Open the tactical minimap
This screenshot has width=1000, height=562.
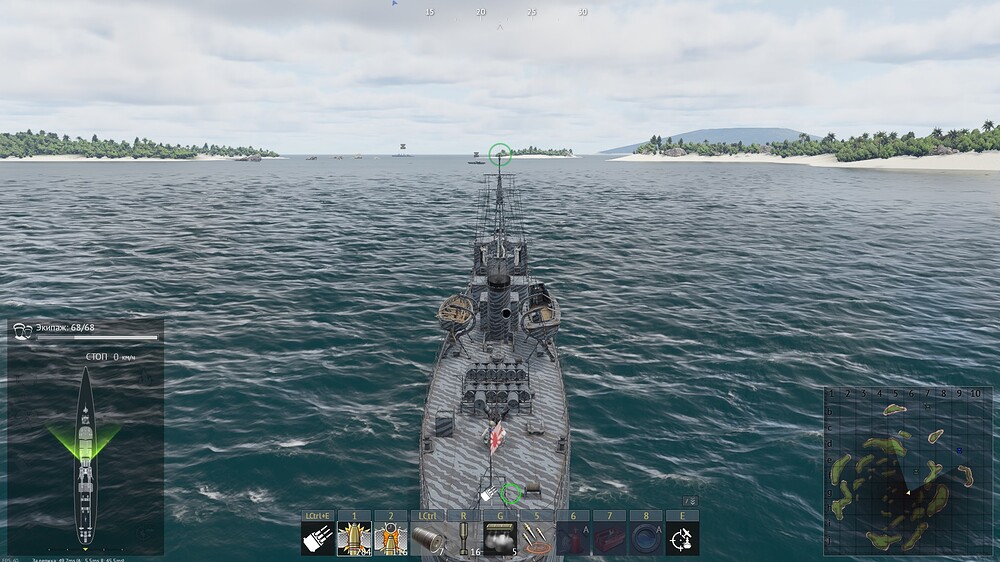[x=893, y=470]
